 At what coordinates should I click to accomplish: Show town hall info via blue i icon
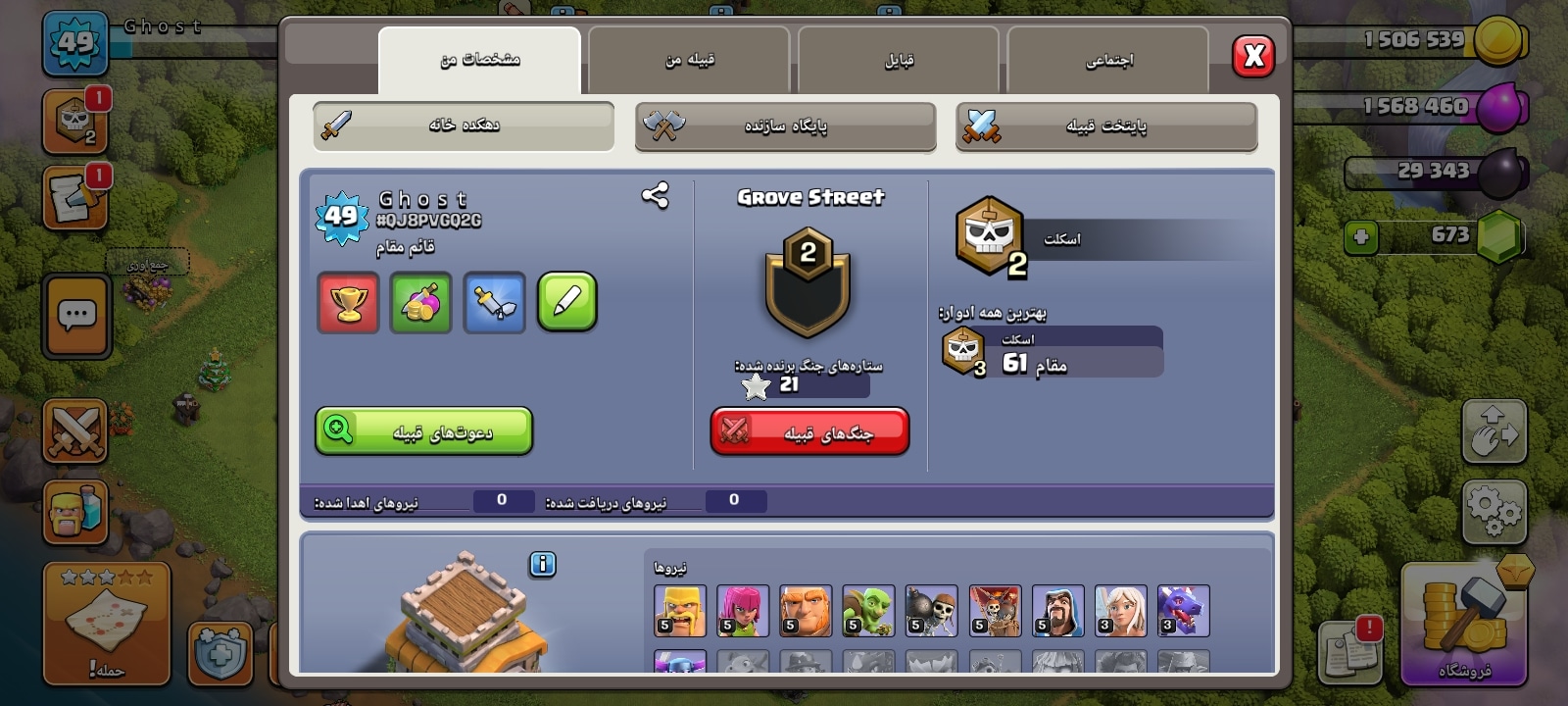pos(542,564)
